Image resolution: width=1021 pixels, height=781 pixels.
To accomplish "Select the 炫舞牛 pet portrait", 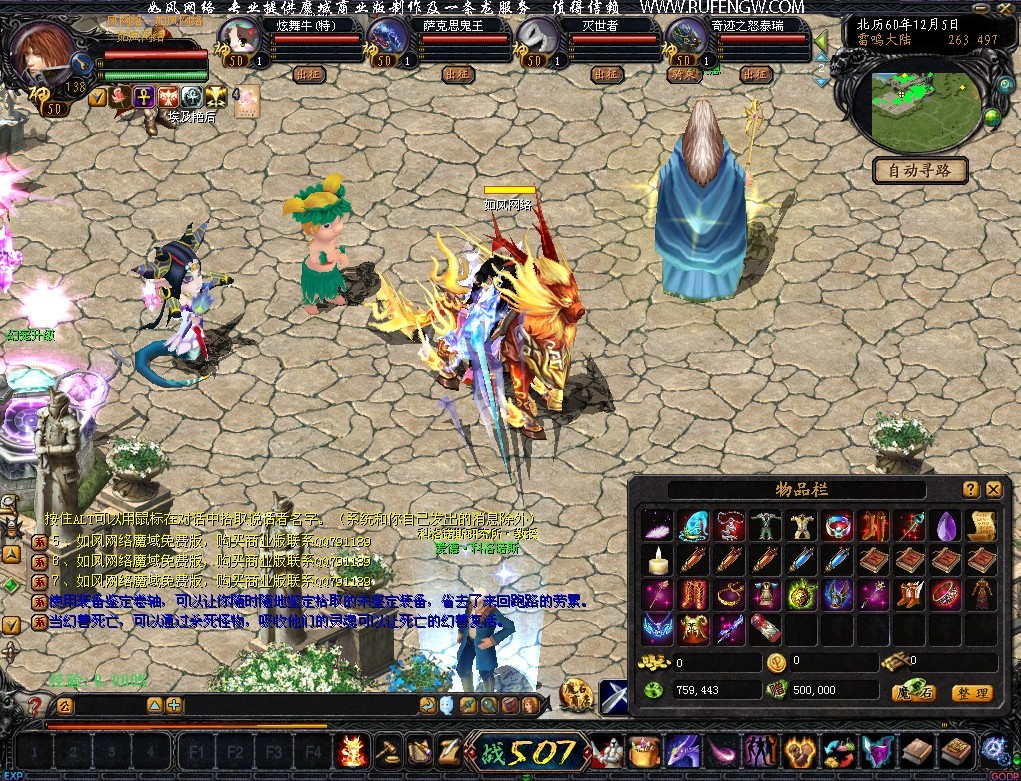I will click(x=241, y=40).
